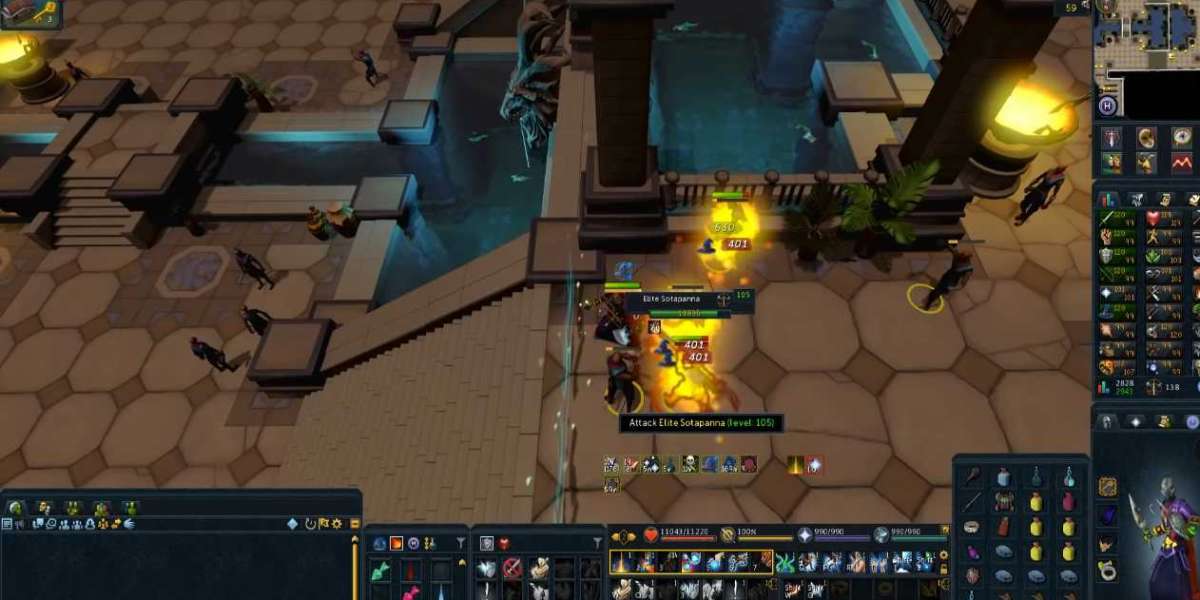Viewport: 1200px width, 600px height.
Task: Activate the first ability on the action bar
Action: point(622,562)
